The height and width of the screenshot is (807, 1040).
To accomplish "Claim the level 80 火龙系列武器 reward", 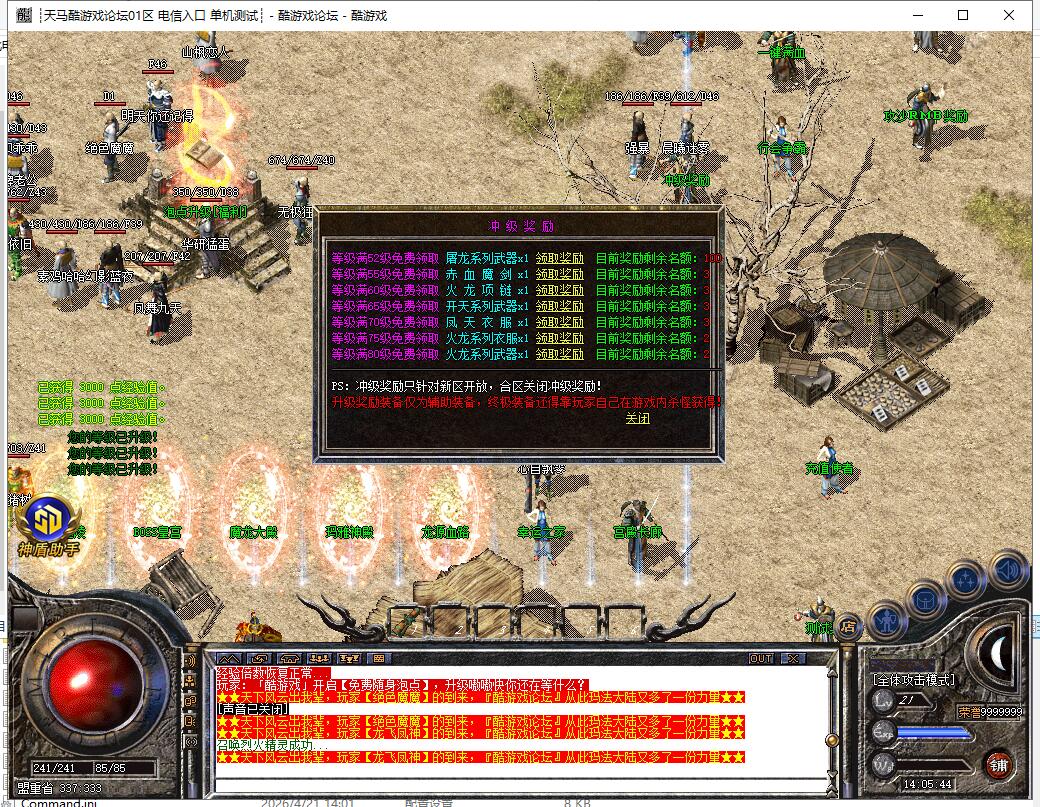I will click(x=560, y=354).
